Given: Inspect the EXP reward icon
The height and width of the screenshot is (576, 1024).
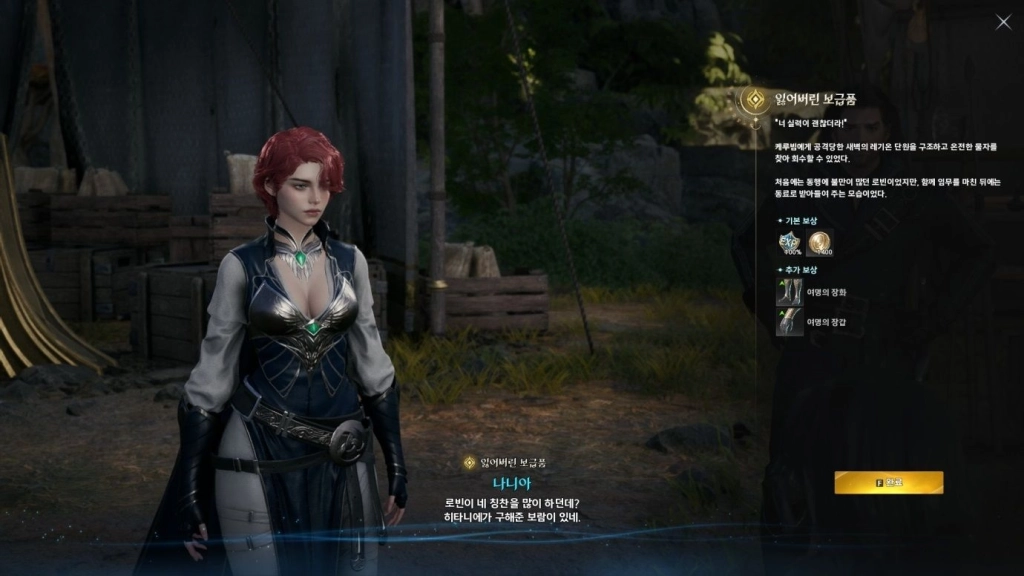Looking at the screenshot, I should [790, 243].
